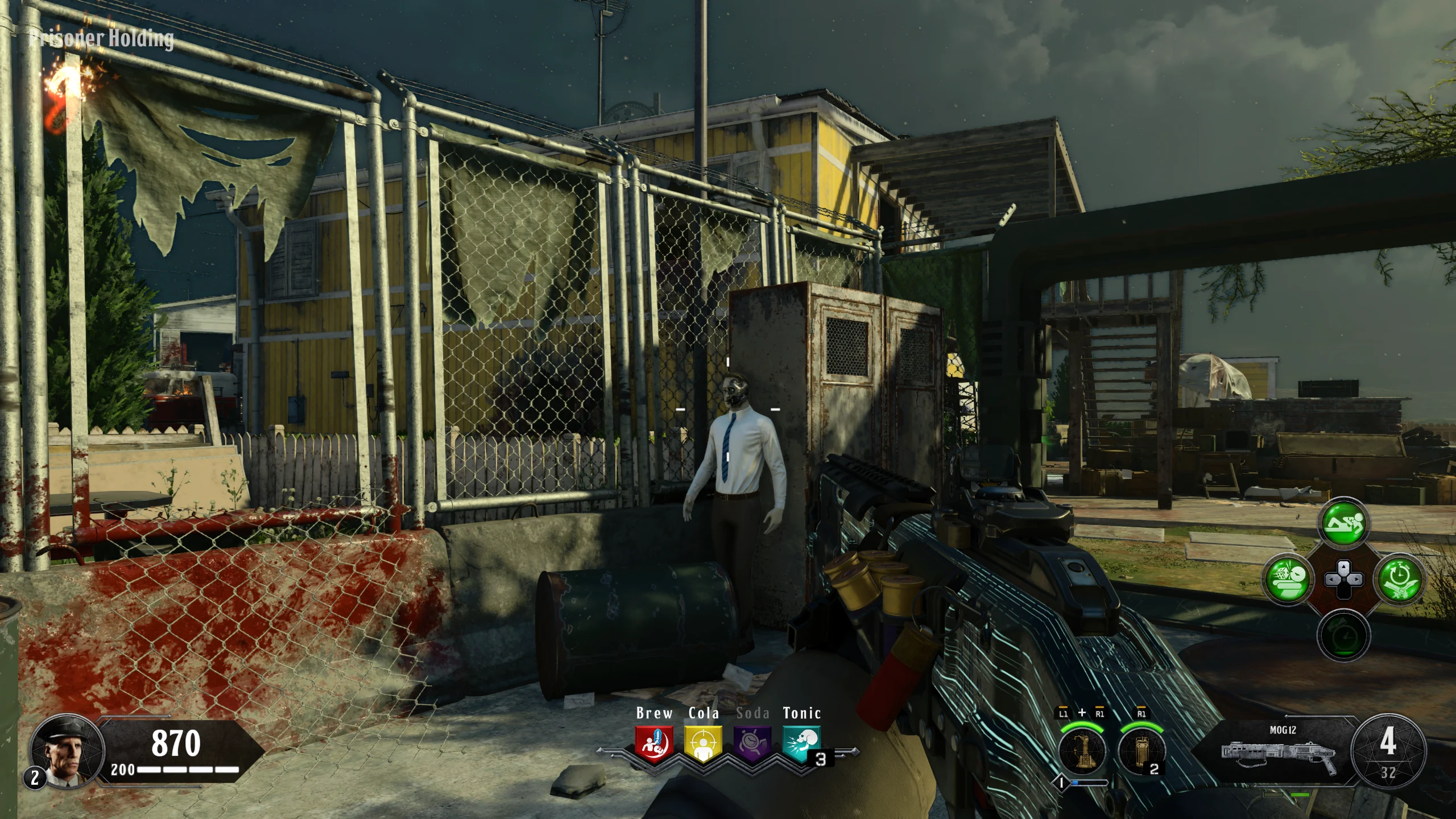
Task: Select the purple Soda perk icon
Action: click(x=752, y=744)
